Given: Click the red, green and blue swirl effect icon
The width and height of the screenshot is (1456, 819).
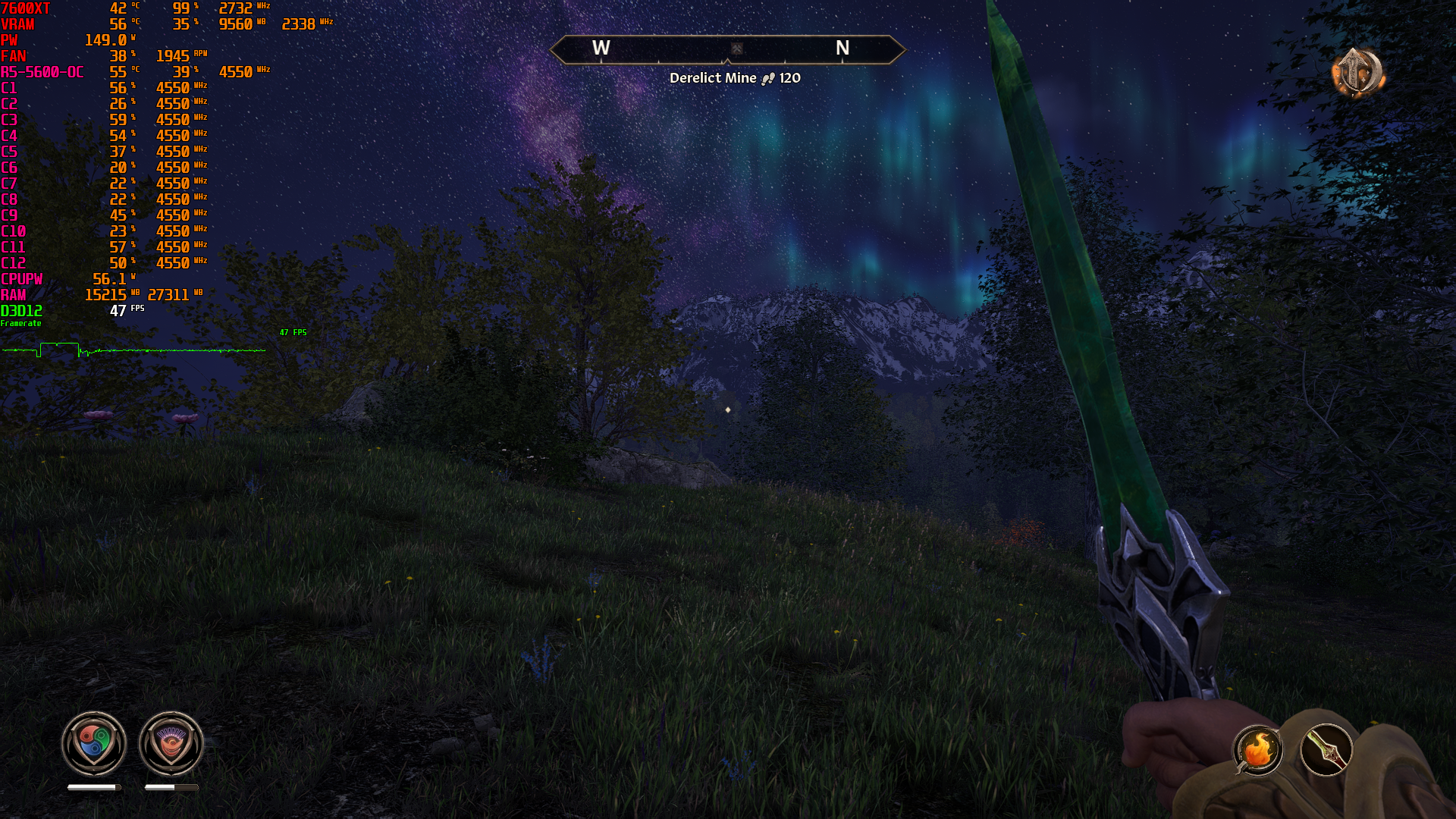Looking at the screenshot, I should tap(94, 743).
